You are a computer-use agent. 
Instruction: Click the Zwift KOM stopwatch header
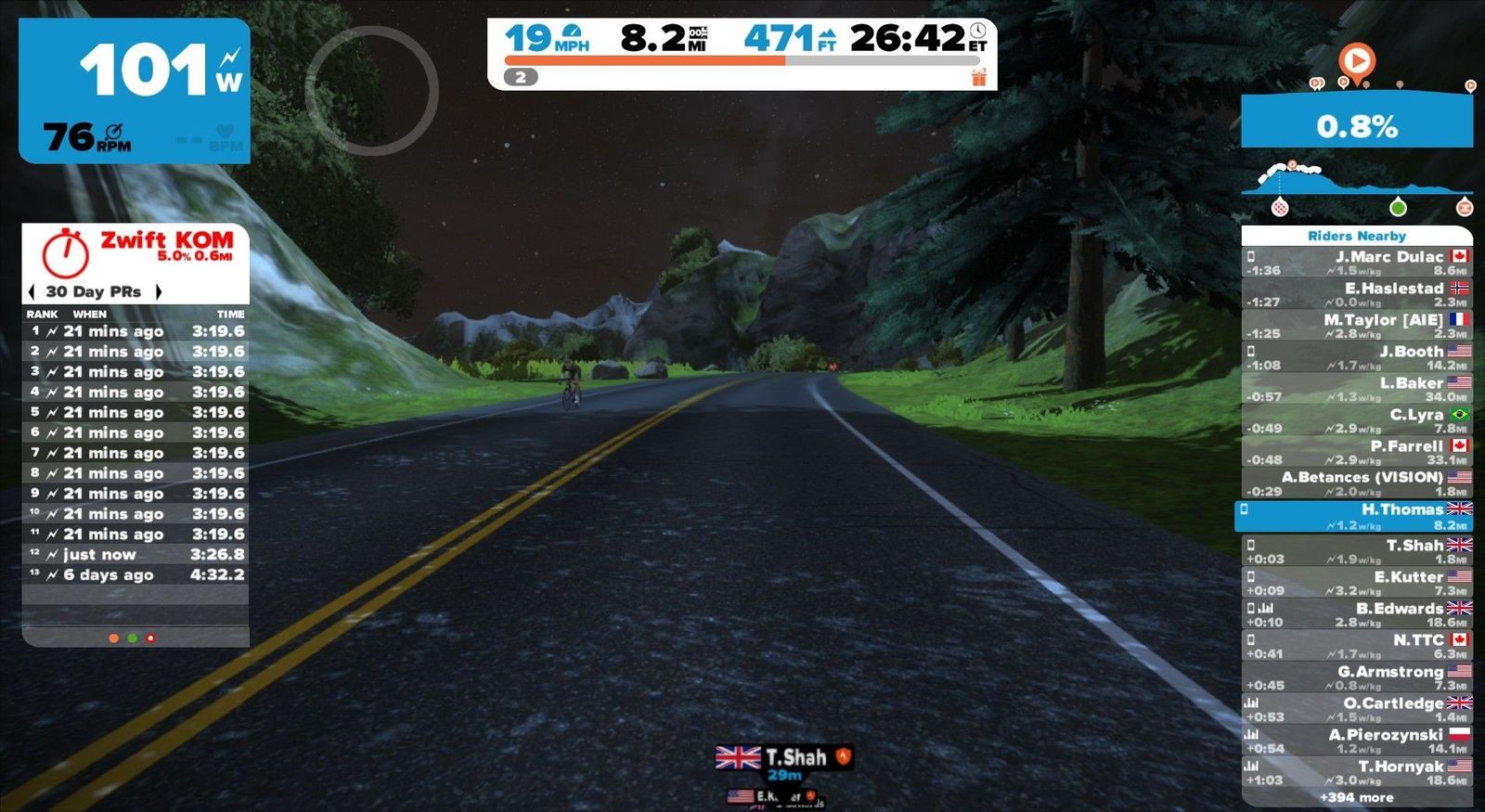(x=136, y=251)
